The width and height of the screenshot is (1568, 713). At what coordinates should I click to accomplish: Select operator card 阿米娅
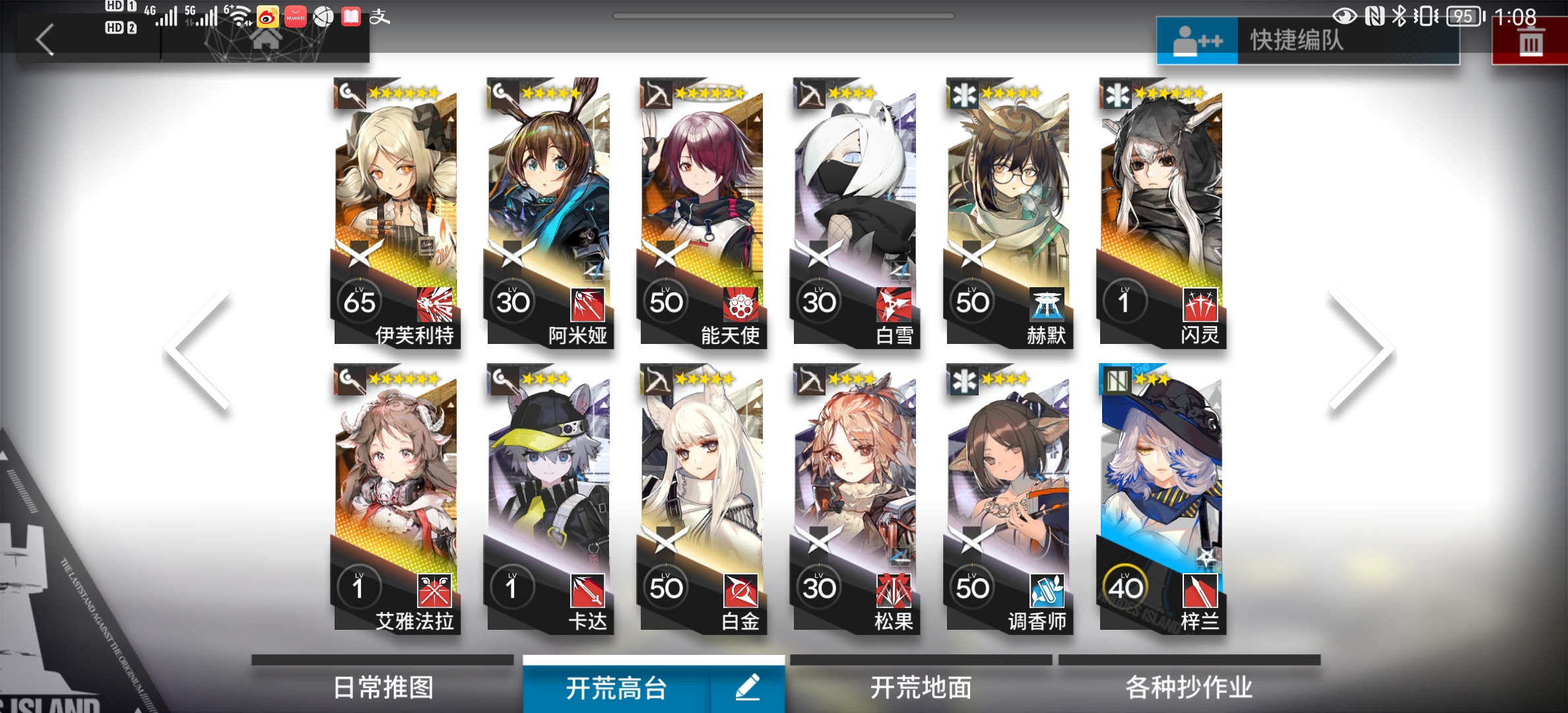549,211
